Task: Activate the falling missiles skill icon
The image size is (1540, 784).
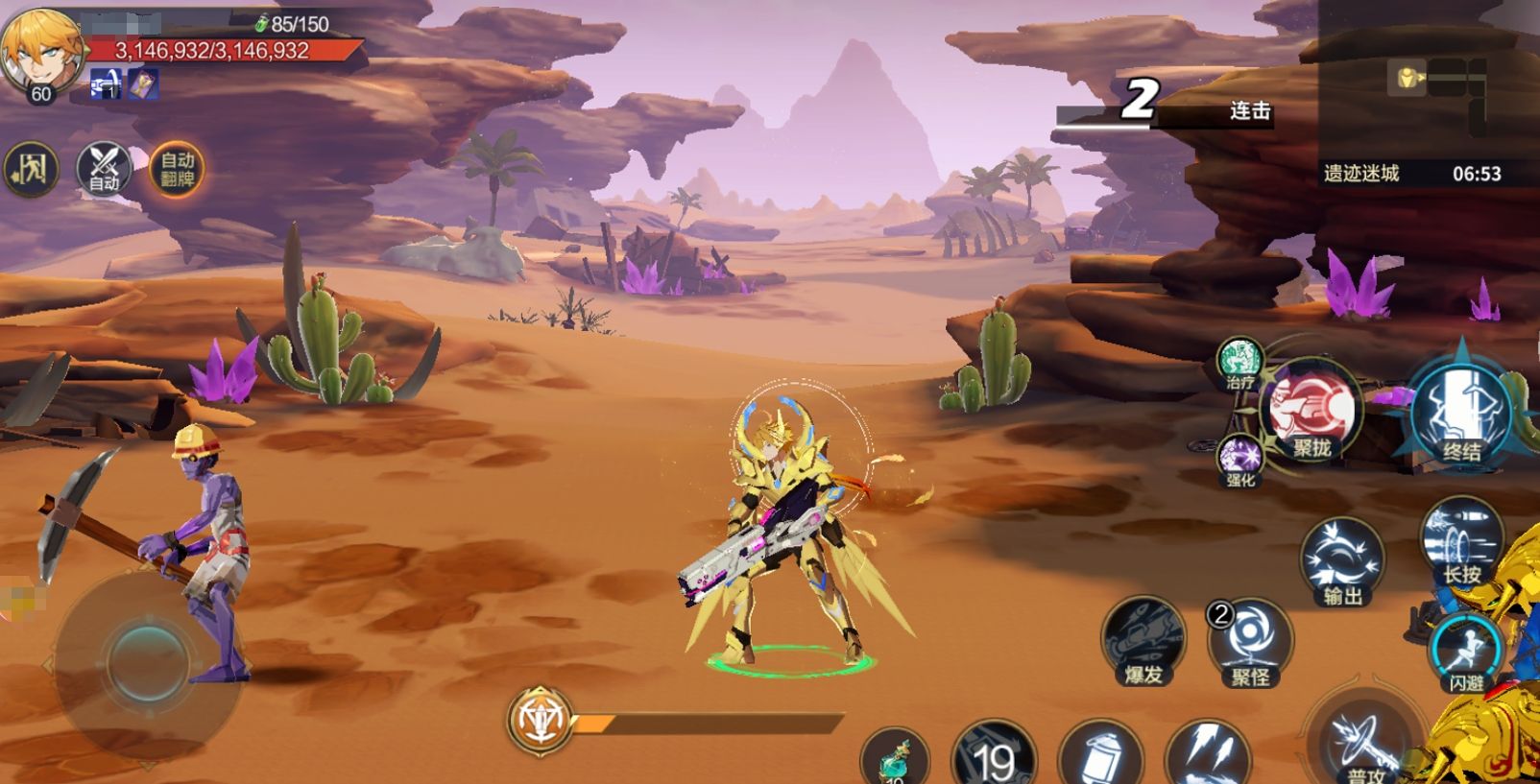Action: tap(1207, 755)
